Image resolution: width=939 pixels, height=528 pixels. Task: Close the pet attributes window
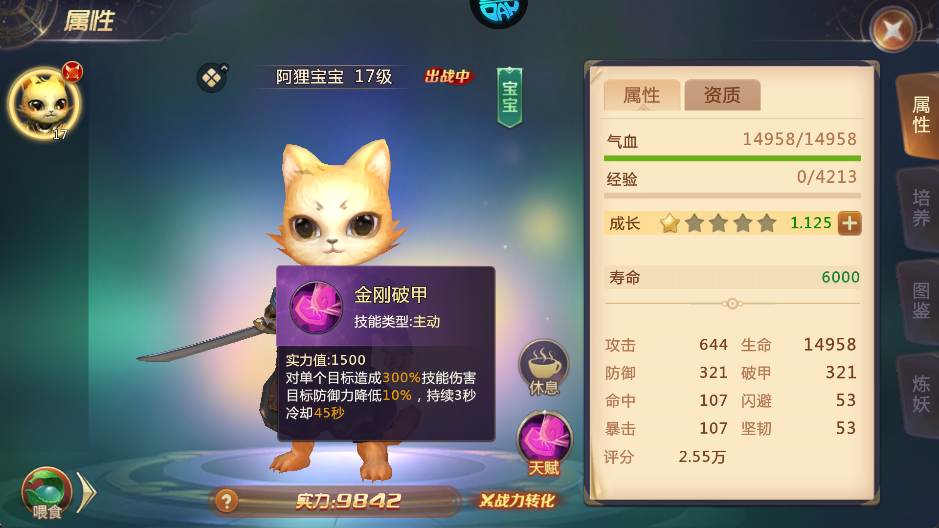[892, 30]
